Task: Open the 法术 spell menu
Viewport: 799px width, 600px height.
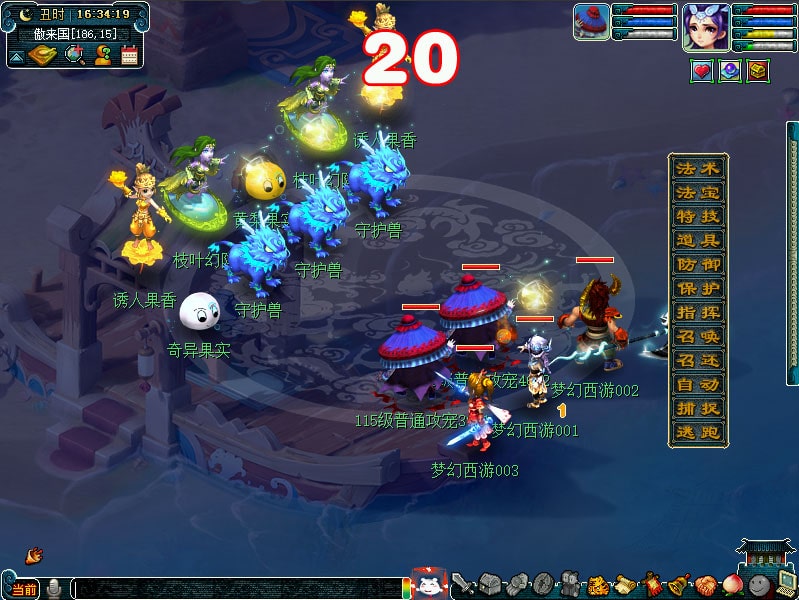Action: click(697, 168)
